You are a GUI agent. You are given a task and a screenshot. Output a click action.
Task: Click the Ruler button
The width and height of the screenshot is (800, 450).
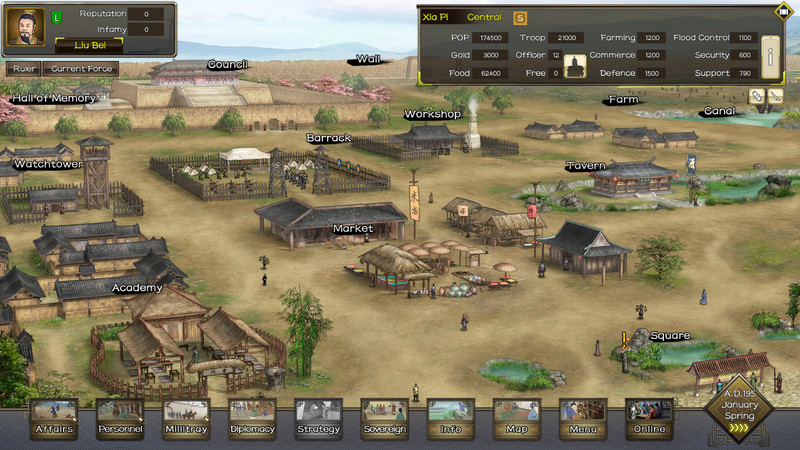point(22,69)
